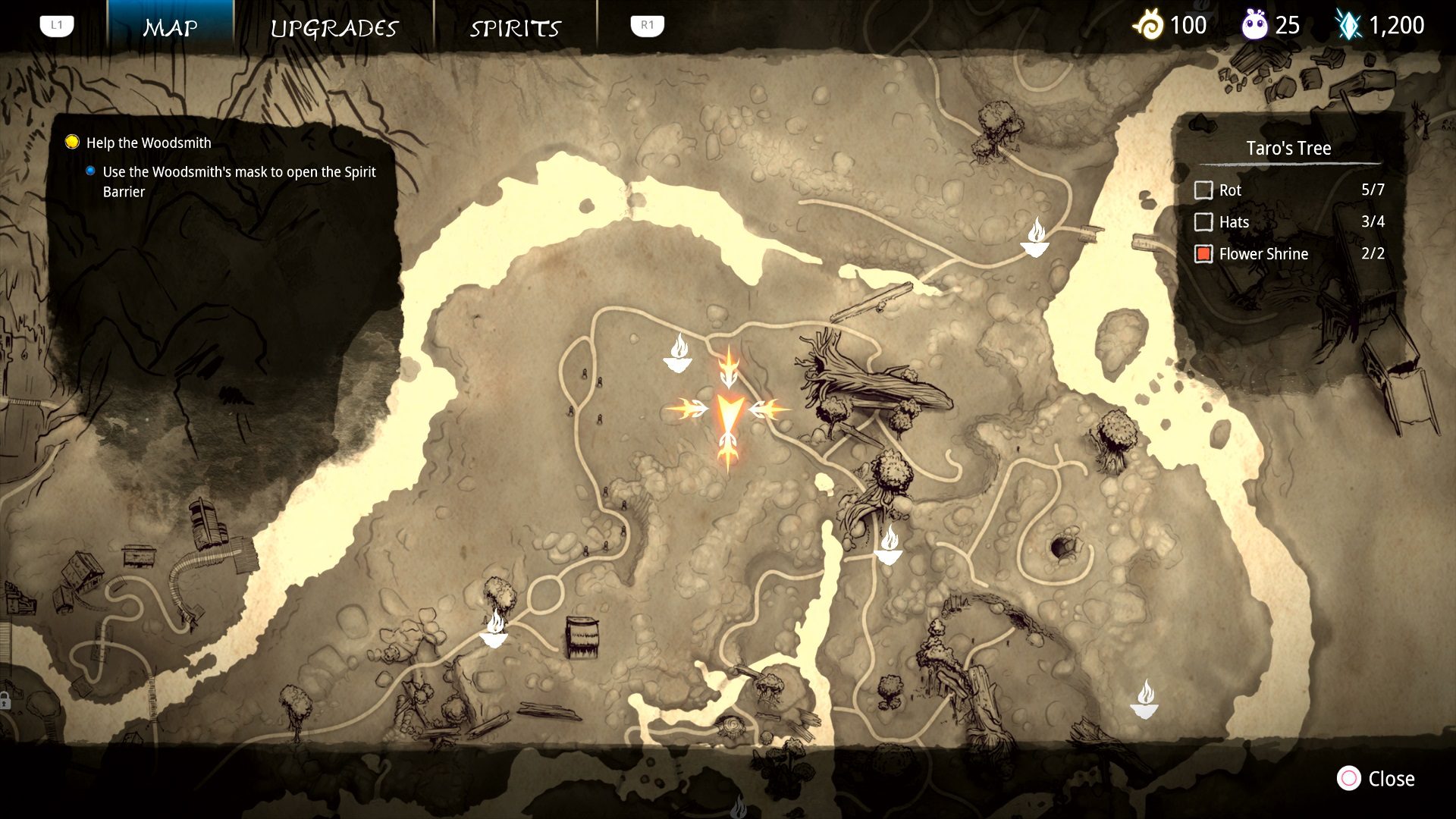Click the blue sub-objective bullet icon

tap(91, 171)
